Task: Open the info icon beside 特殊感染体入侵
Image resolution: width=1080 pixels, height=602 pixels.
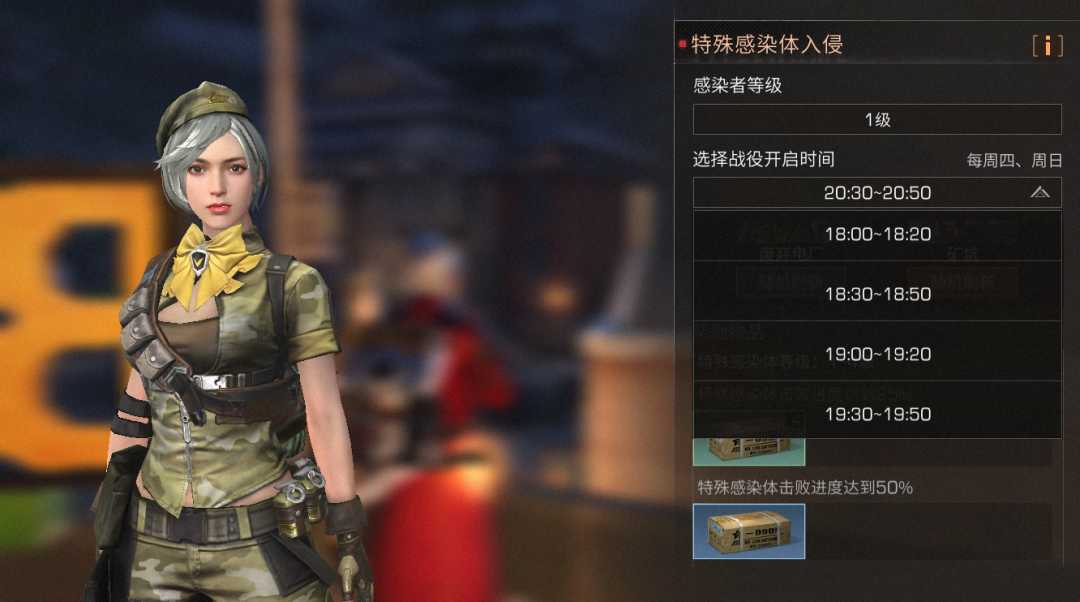Action: (1047, 45)
